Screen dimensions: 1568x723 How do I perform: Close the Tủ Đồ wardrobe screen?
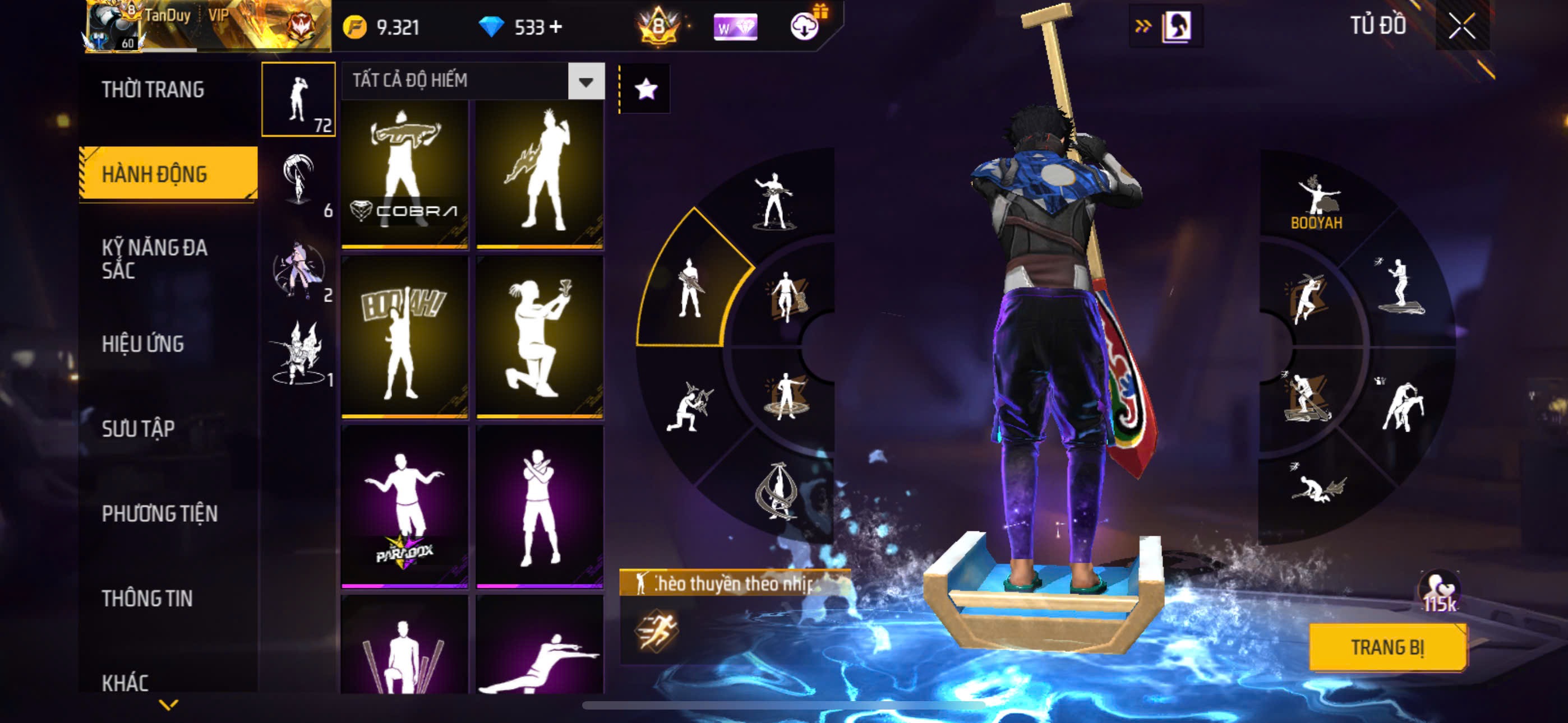pyautogui.click(x=1461, y=26)
